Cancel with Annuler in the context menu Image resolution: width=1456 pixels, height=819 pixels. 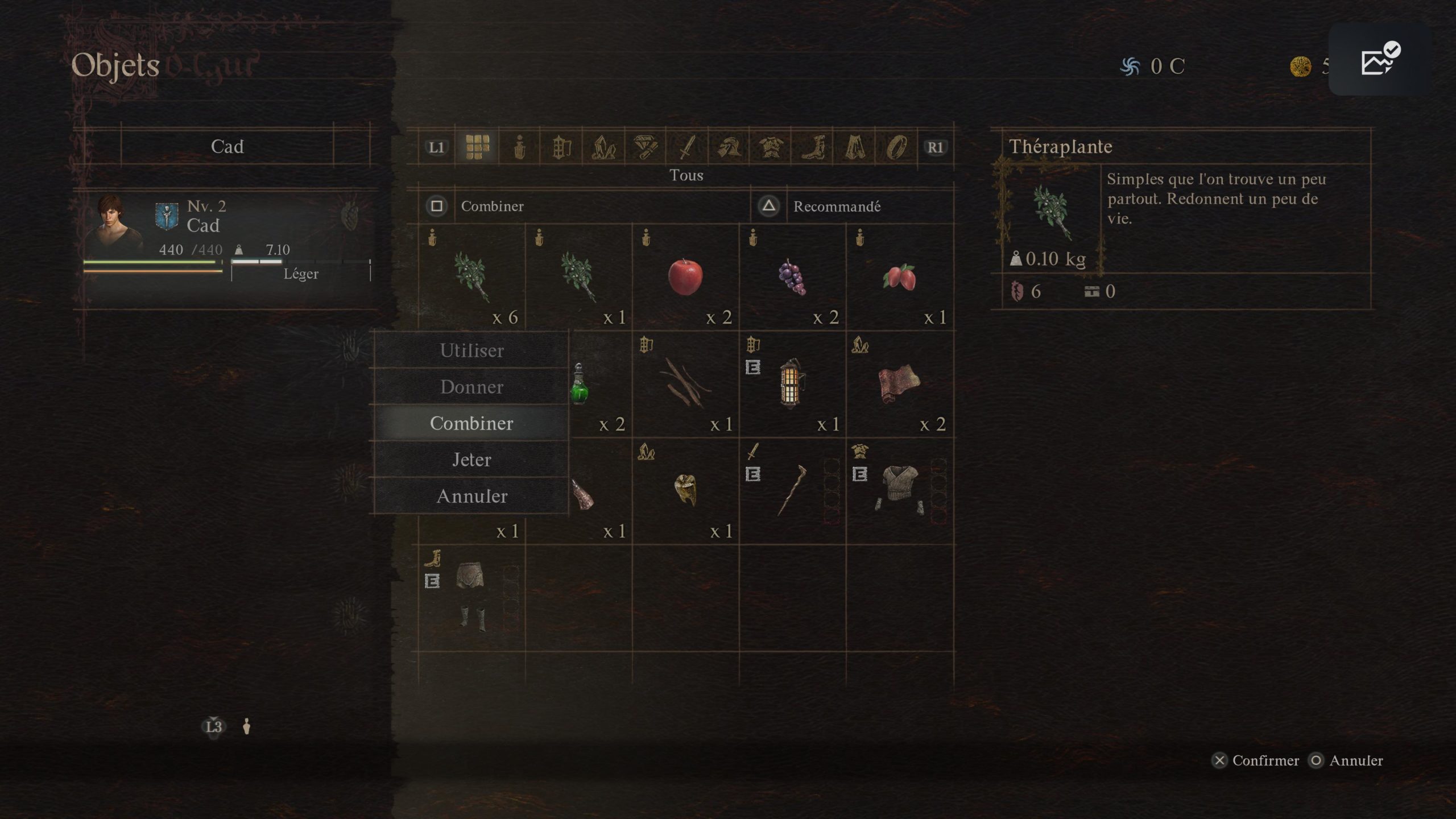471,496
